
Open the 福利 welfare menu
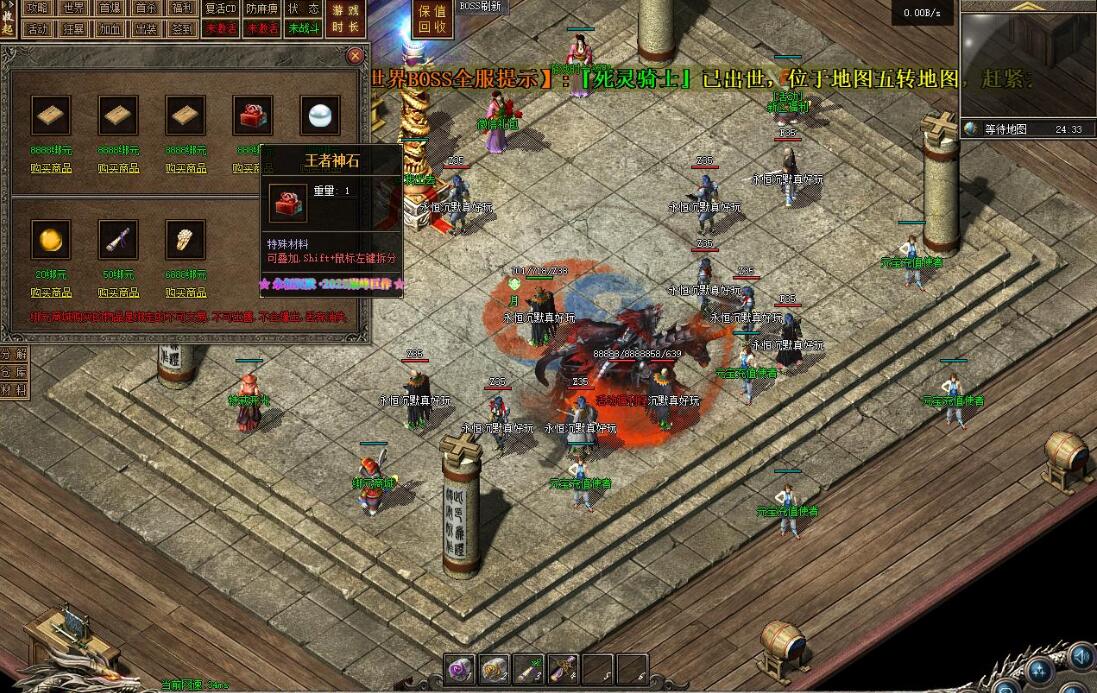pyautogui.click(x=182, y=8)
